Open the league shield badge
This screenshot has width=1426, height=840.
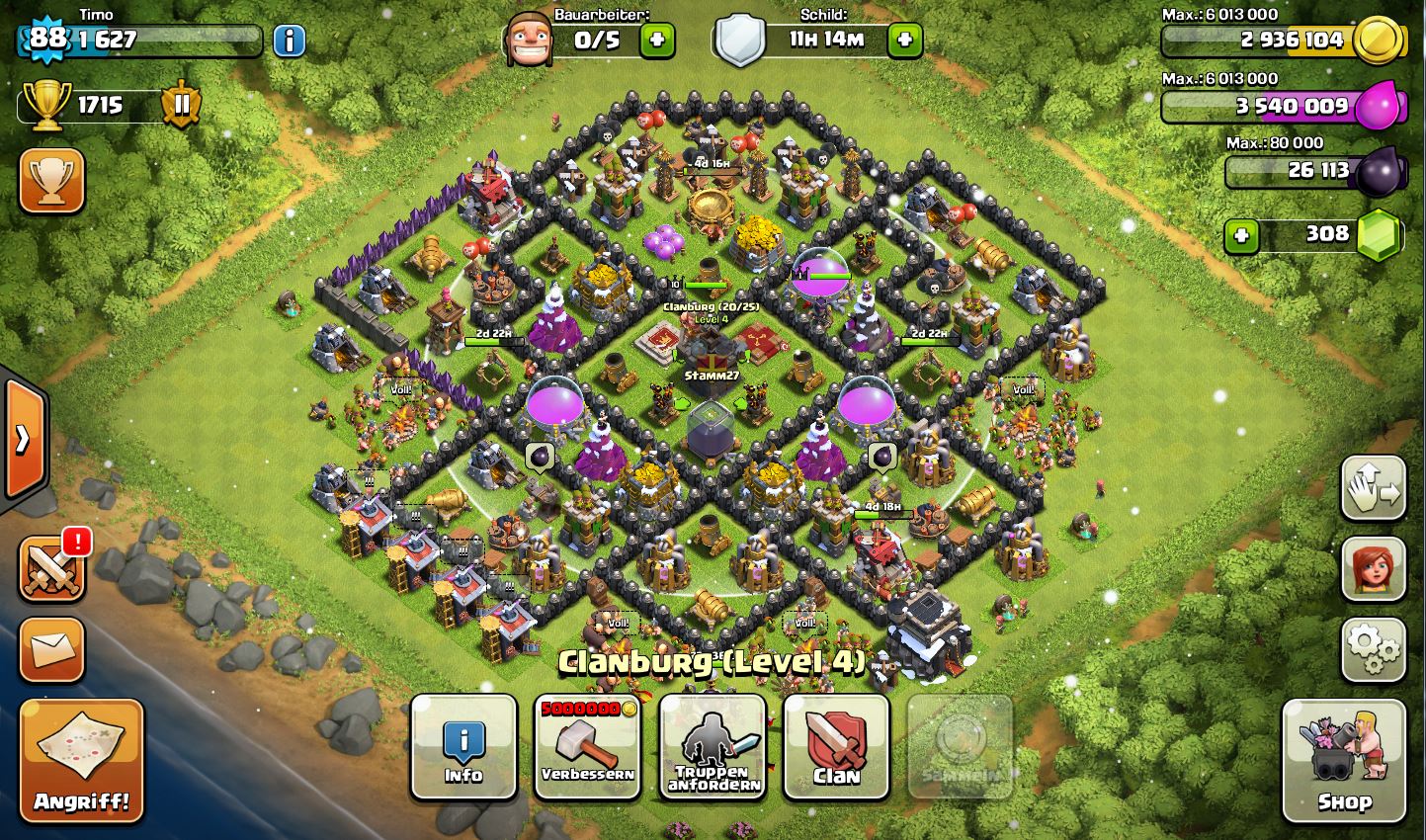click(182, 104)
